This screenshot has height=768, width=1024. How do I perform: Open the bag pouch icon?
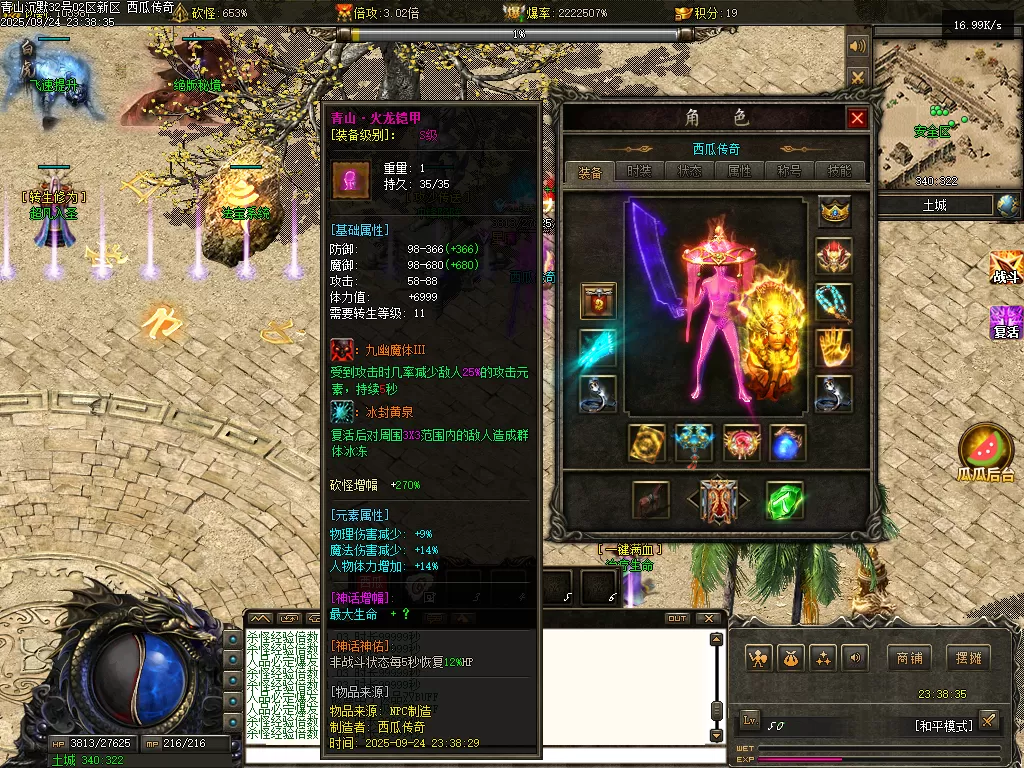(x=791, y=658)
